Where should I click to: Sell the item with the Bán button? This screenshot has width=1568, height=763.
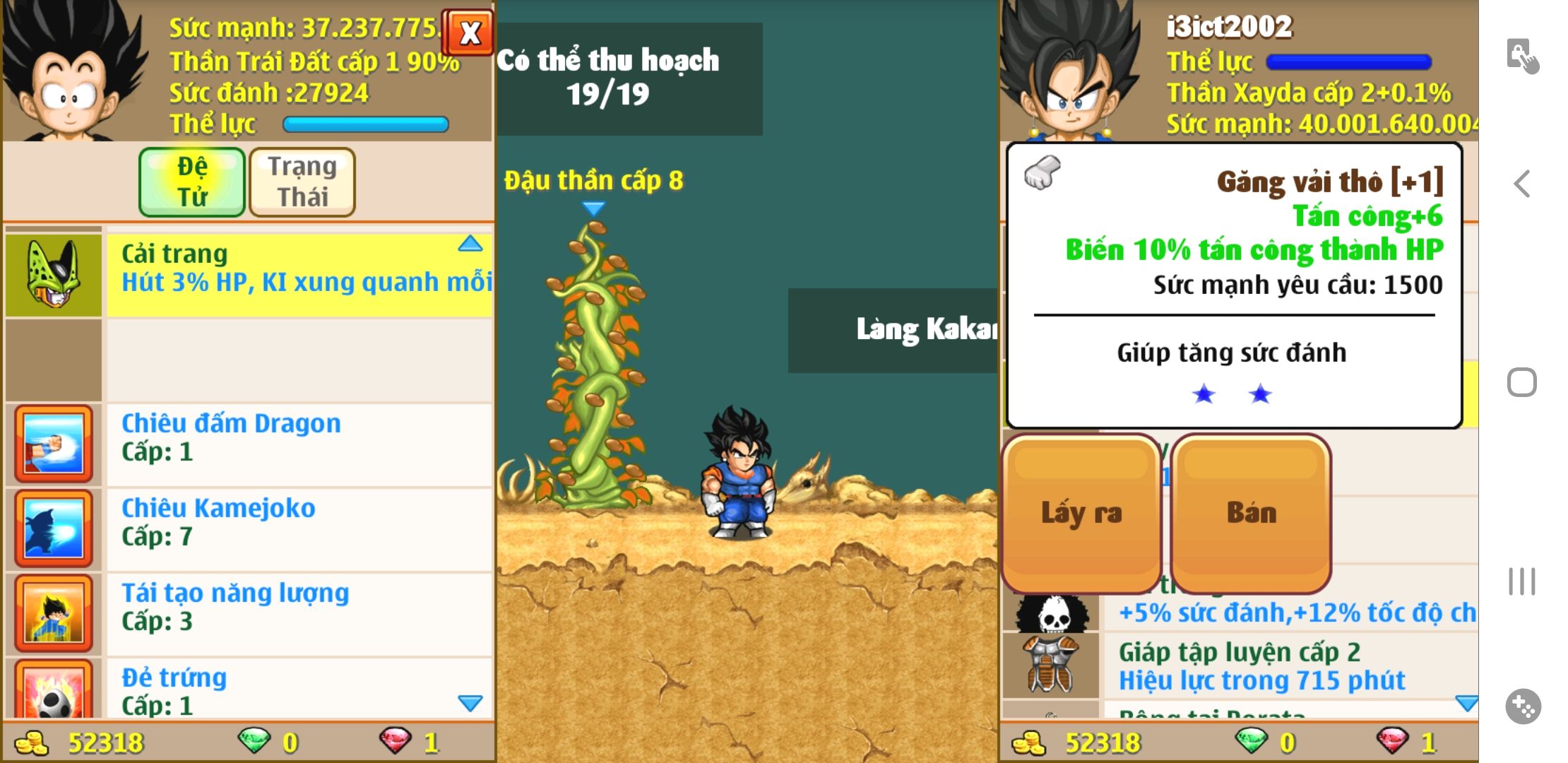[1251, 514]
